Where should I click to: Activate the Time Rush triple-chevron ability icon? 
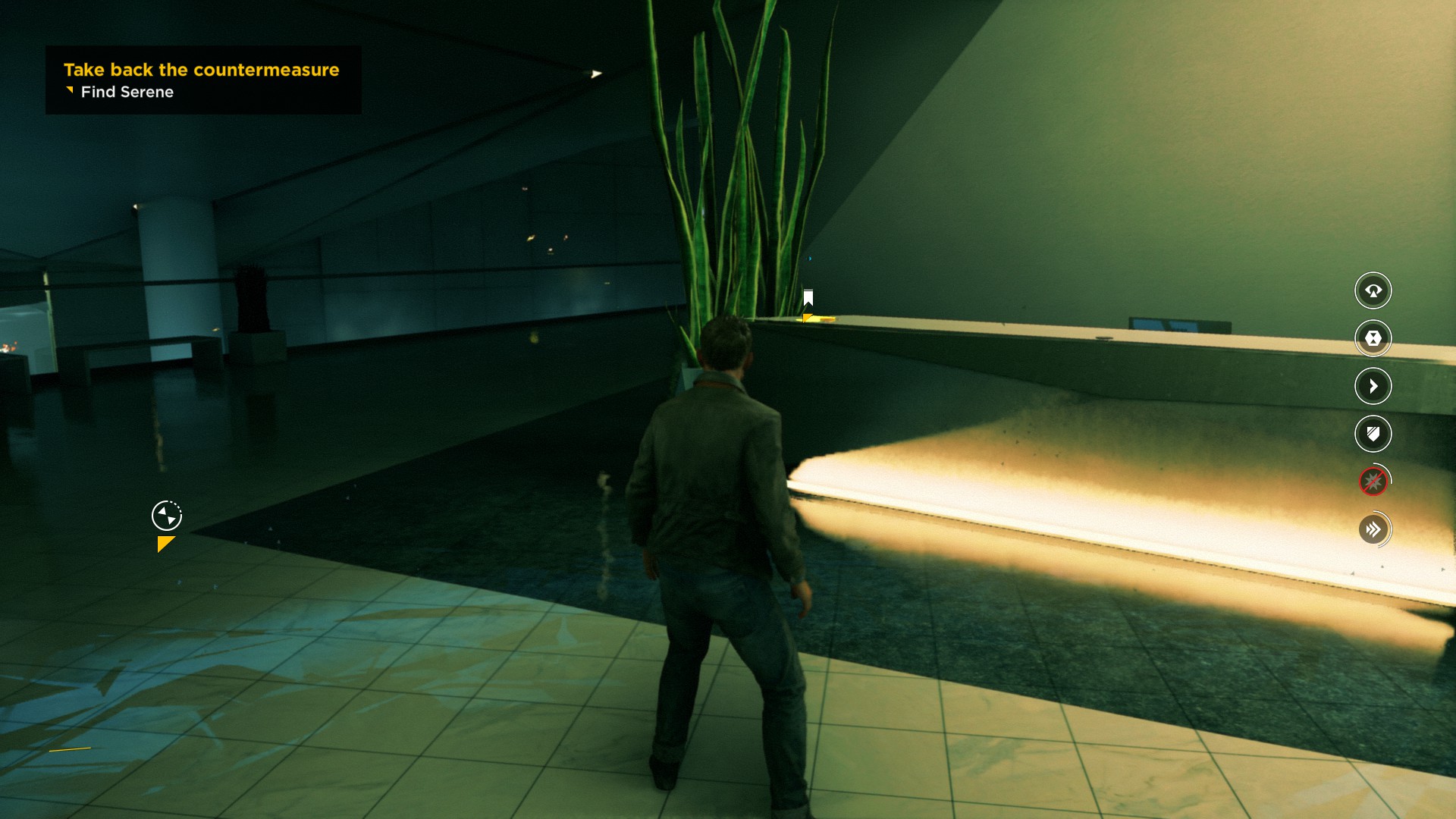pos(1373,529)
